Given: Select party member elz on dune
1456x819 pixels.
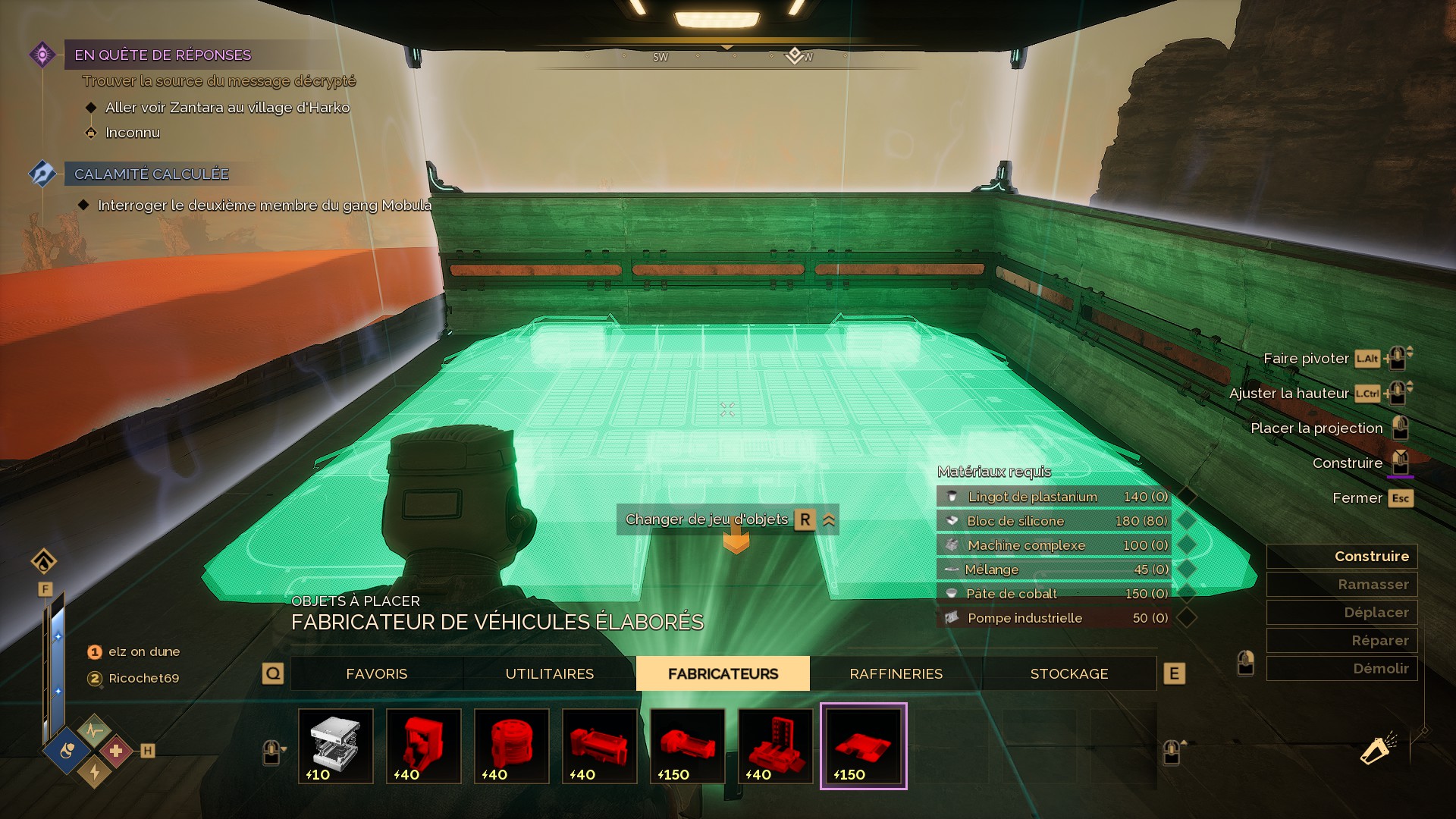Looking at the screenshot, I should coord(143,651).
